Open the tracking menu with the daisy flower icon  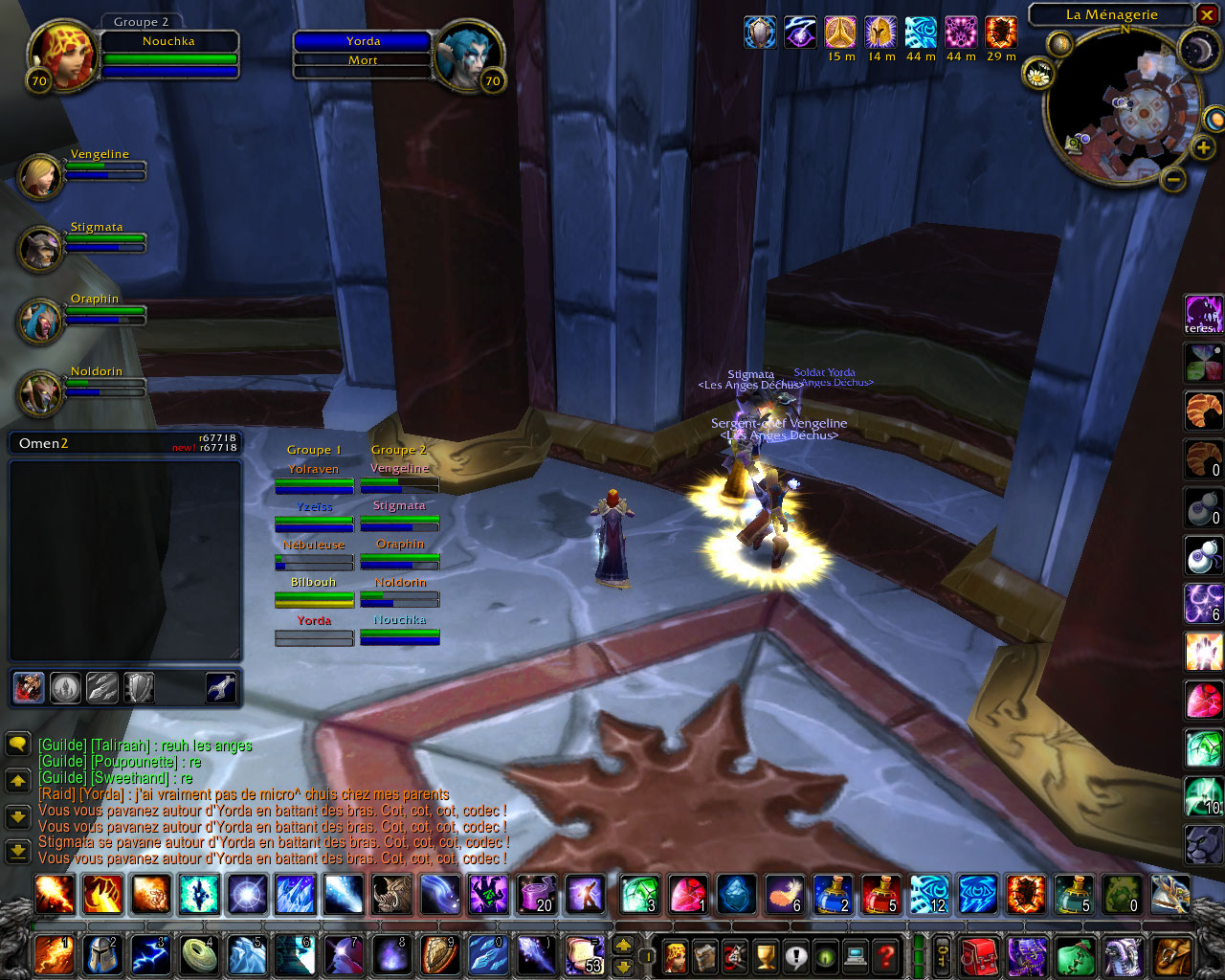pos(1037,72)
